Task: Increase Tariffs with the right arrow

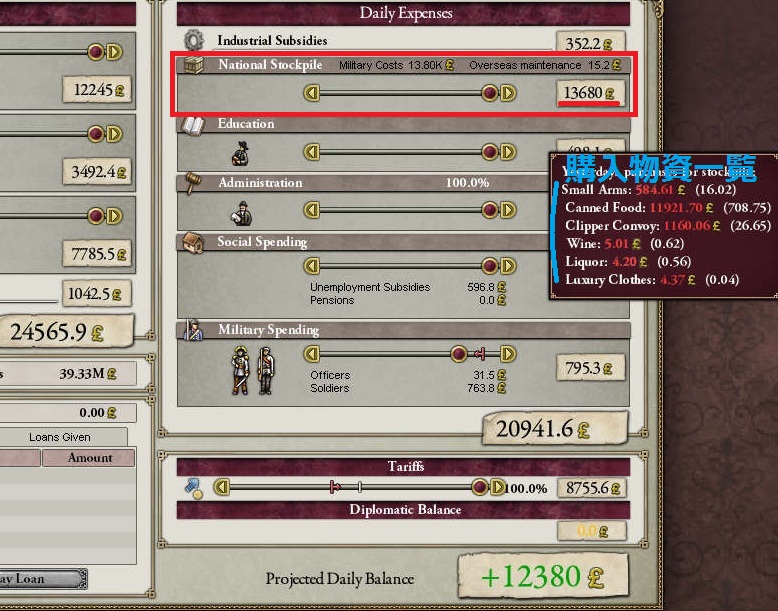Action: point(499,488)
